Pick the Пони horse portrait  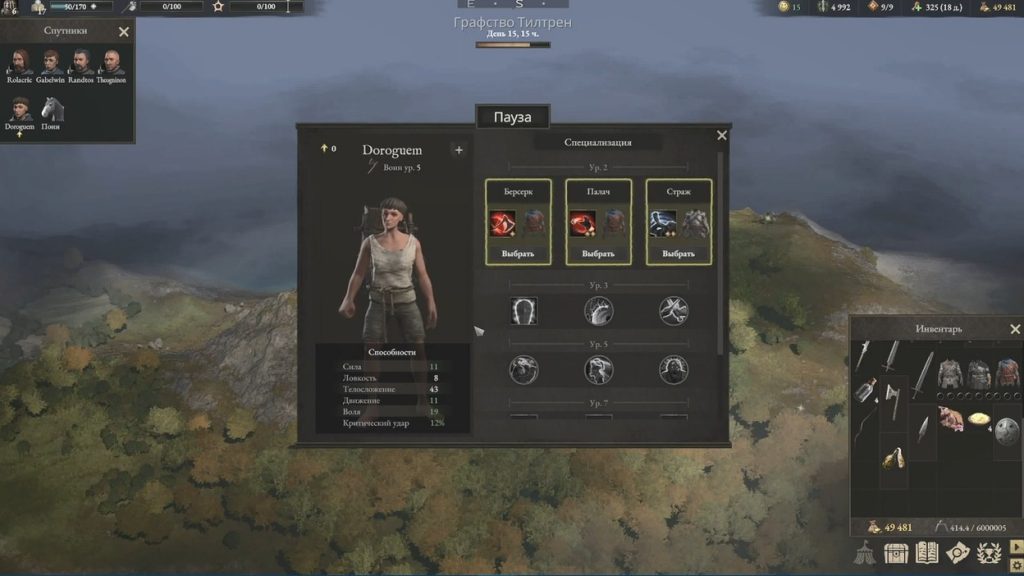(x=51, y=110)
